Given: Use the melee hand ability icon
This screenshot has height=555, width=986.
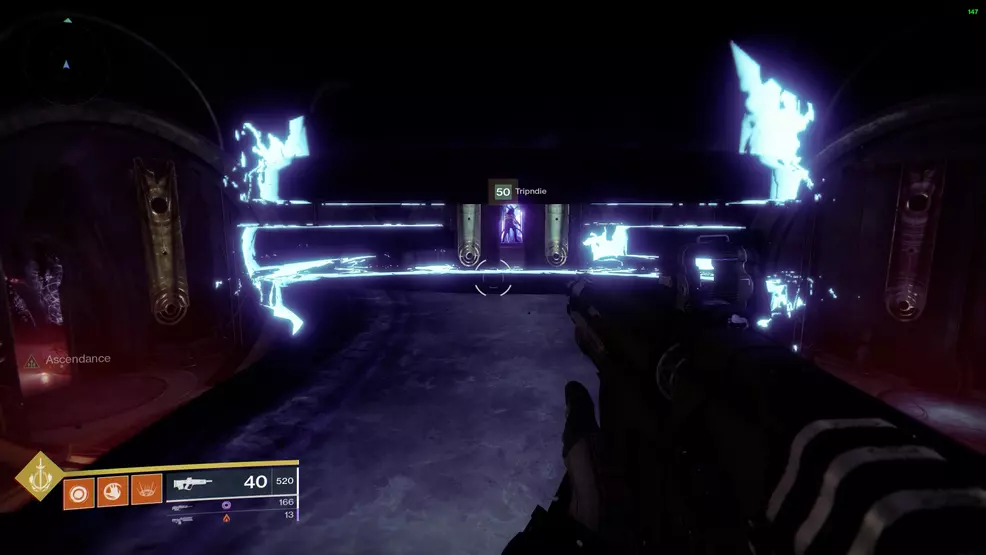Looking at the screenshot, I should [112, 490].
